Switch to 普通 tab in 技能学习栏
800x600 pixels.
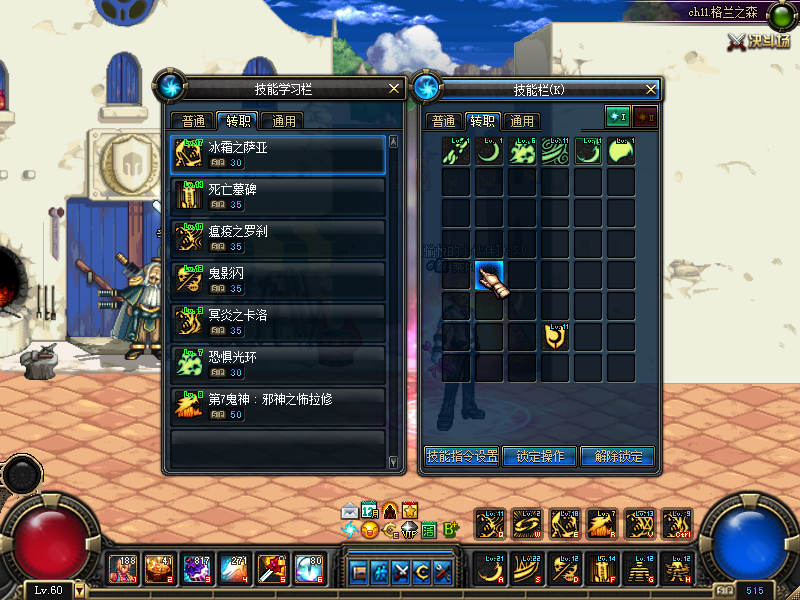point(195,121)
